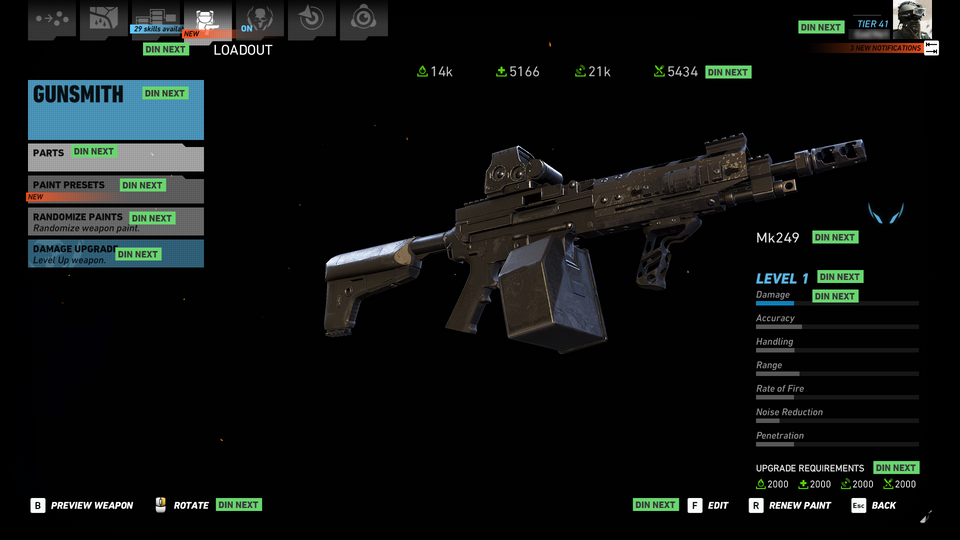Open the 3 New Notifications banner
Viewport: 960px width, 540px height.
click(885, 48)
